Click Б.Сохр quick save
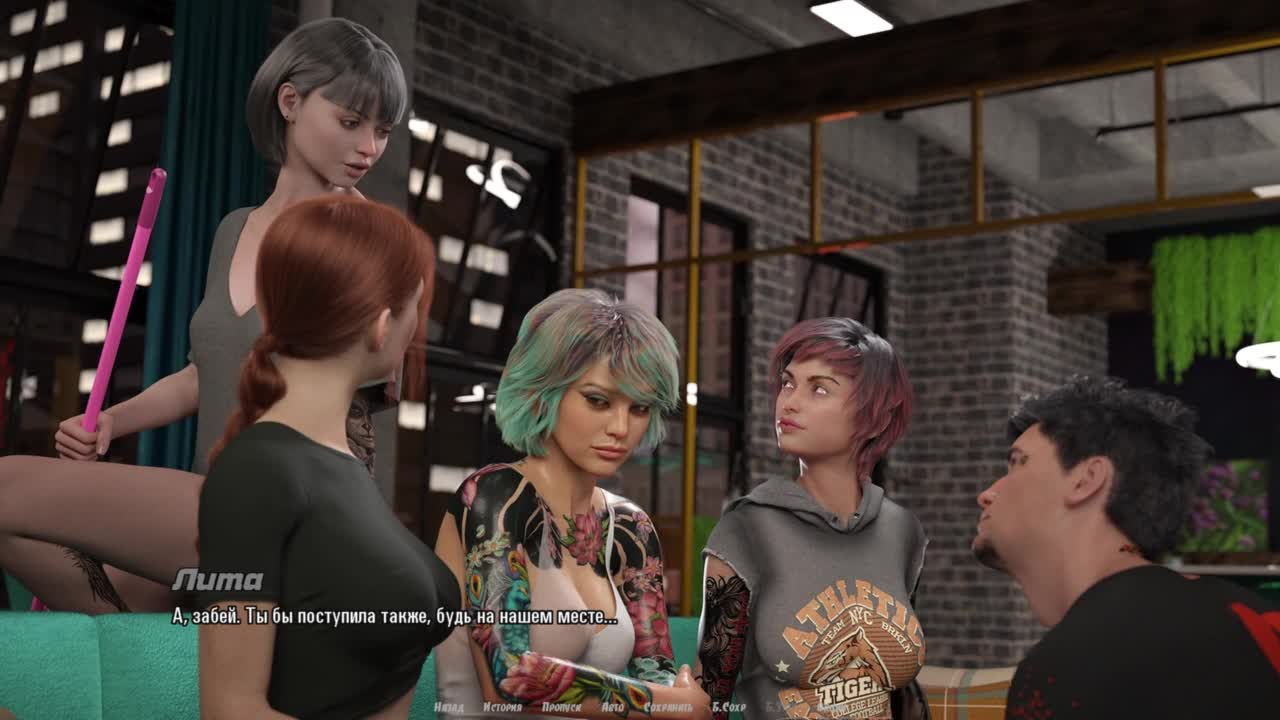This screenshot has height=720, width=1280. 729,707
